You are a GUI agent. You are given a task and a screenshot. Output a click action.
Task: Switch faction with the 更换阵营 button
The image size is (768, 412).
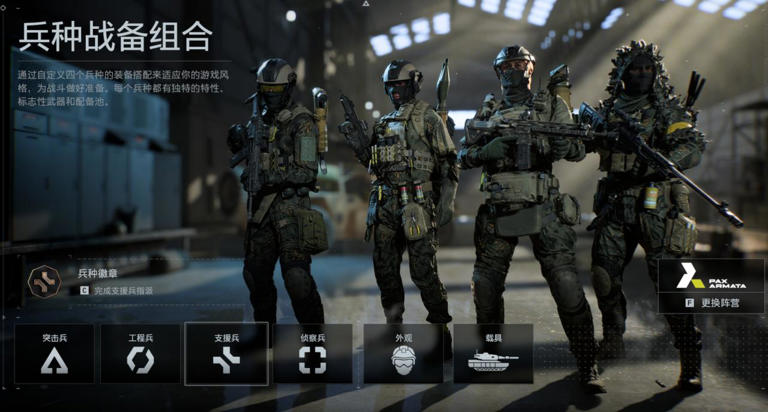(711, 302)
